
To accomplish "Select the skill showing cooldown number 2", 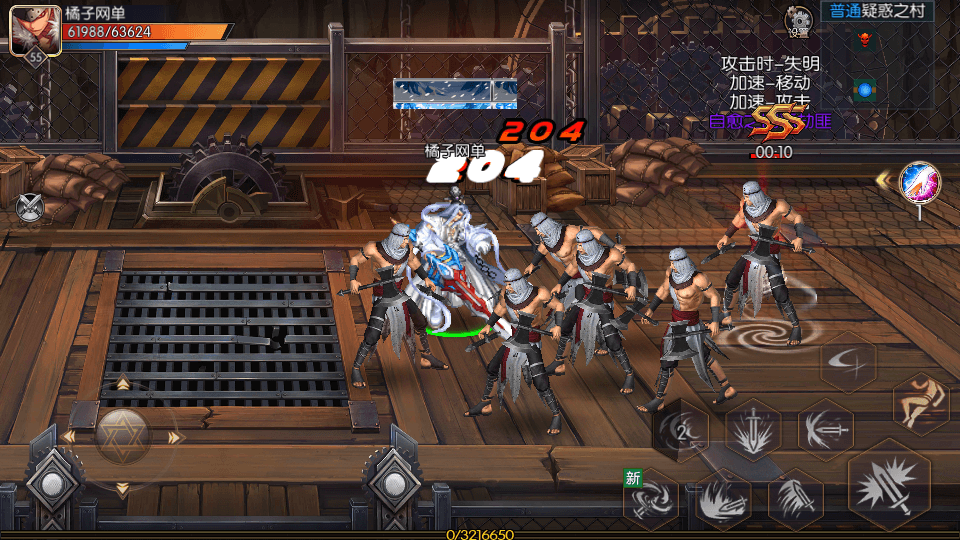I will pyautogui.click(x=681, y=432).
